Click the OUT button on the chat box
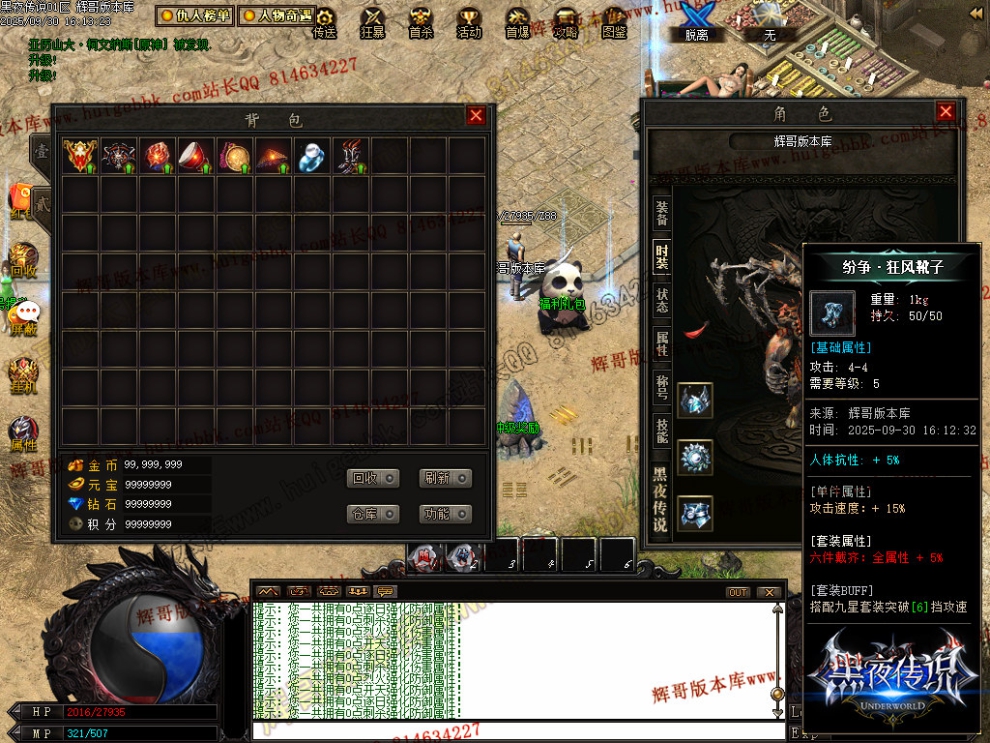Screen dimensions: 990x743 [738, 592]
